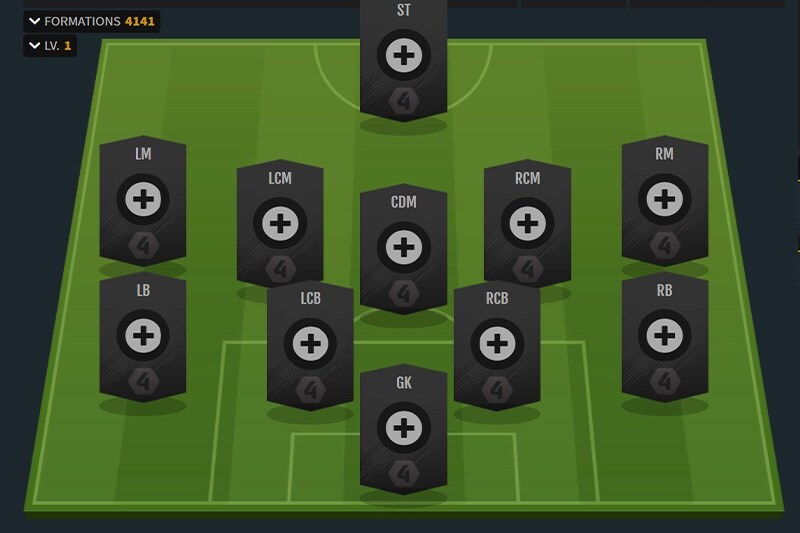Select the RCM position card
This screenshot has width=800, height=533.
[x=527, y=223]
